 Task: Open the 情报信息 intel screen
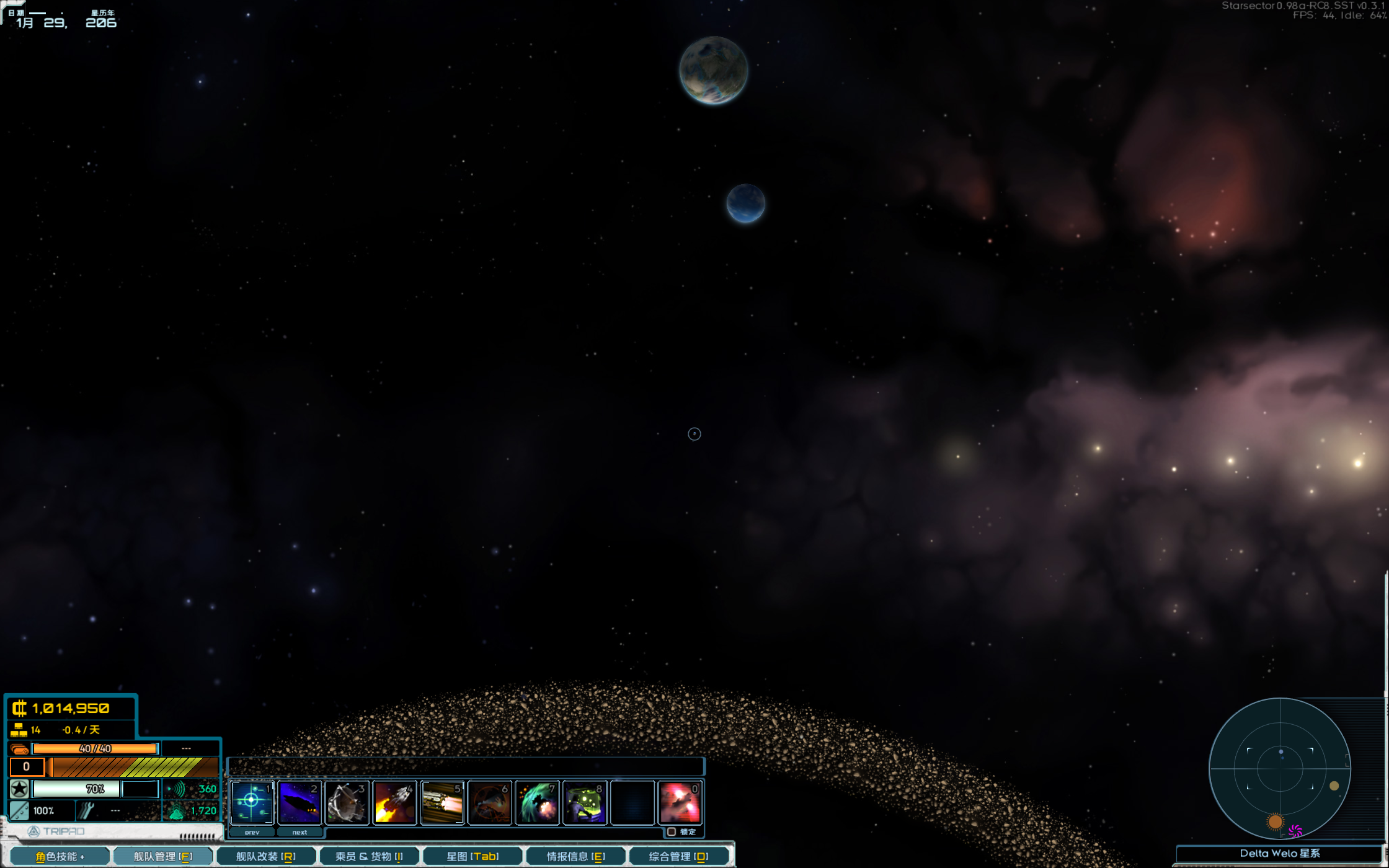tap(575, 856)
